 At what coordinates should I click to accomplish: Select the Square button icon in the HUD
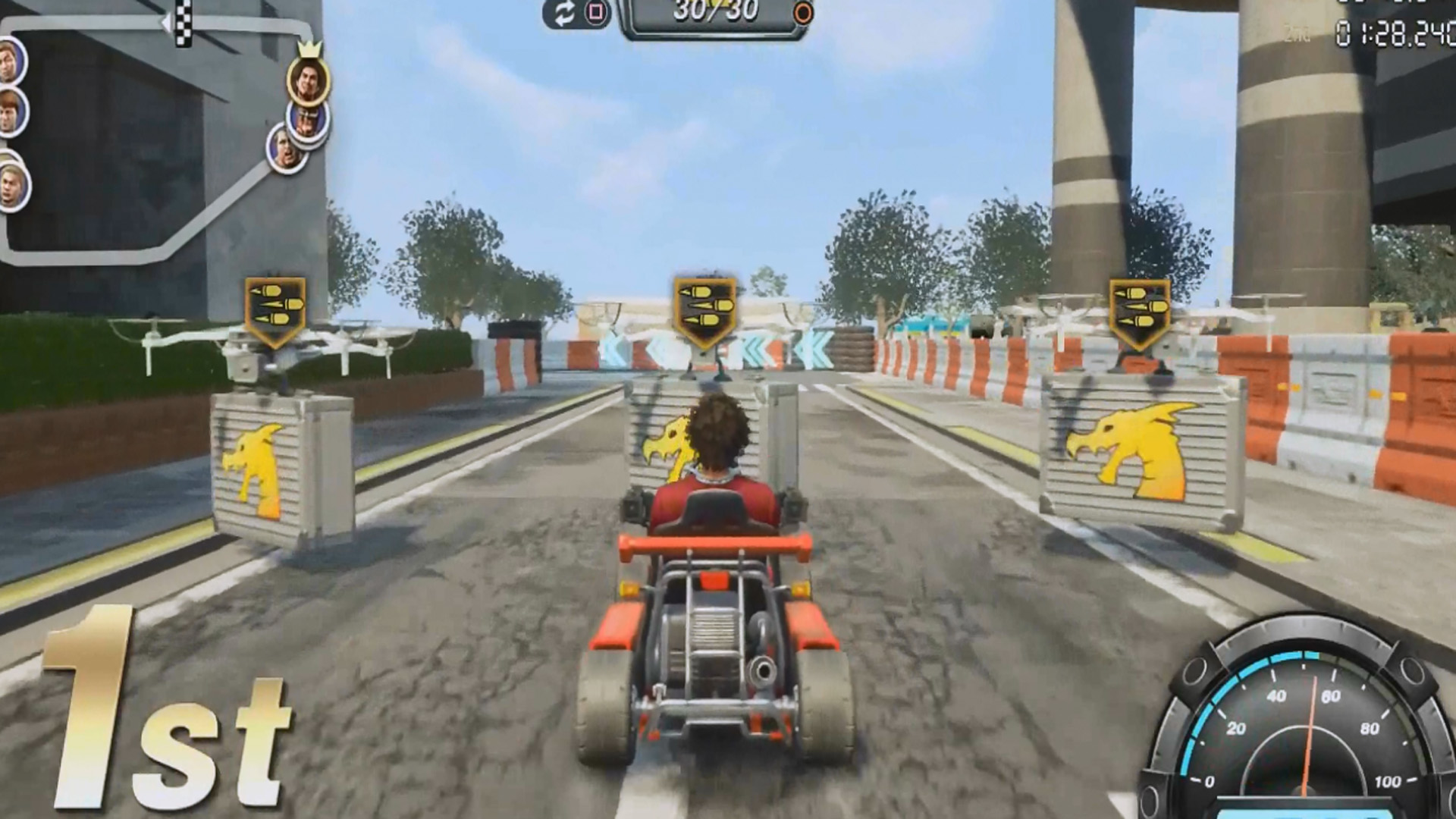pyautogui.click(x=596, y=12)
